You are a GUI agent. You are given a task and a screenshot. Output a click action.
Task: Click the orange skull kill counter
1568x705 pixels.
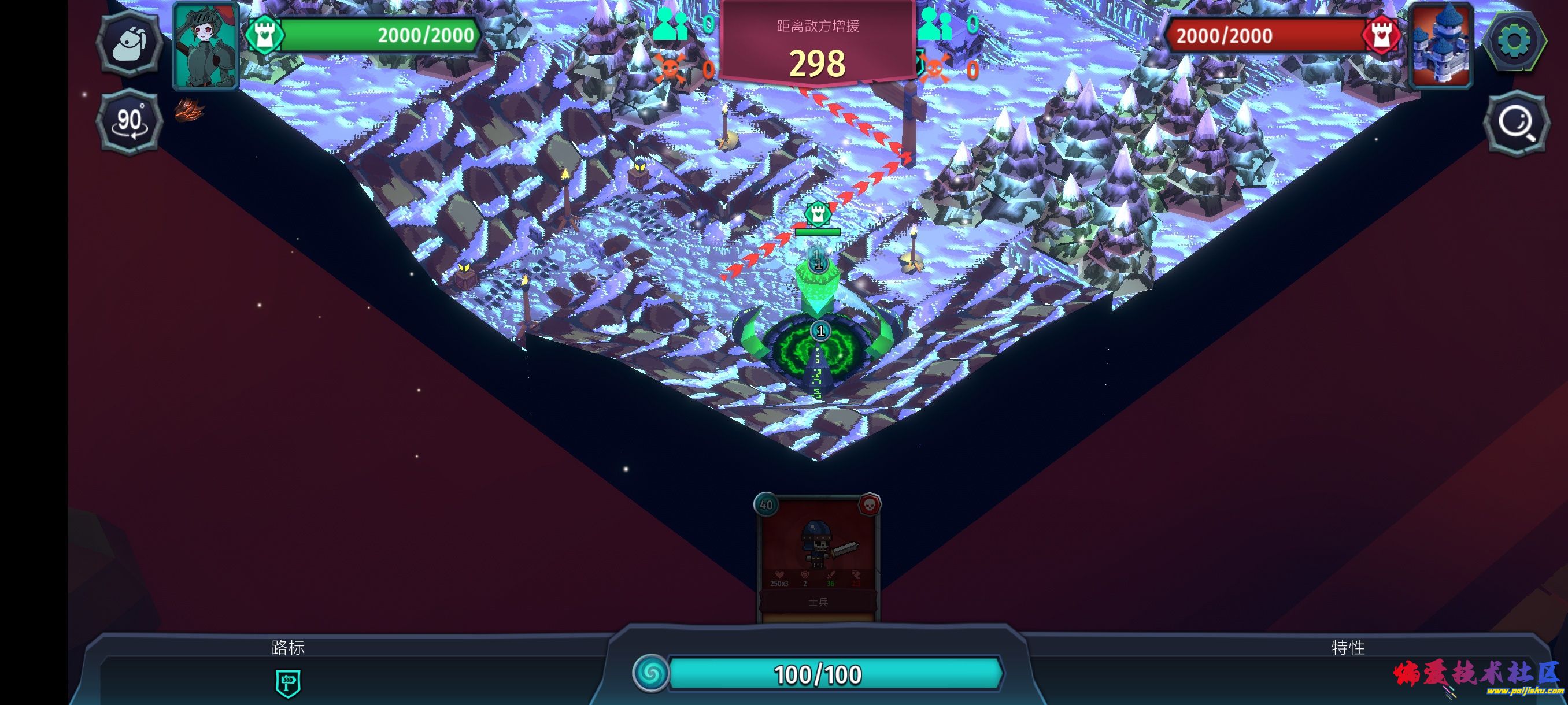(x=672, y=69)
